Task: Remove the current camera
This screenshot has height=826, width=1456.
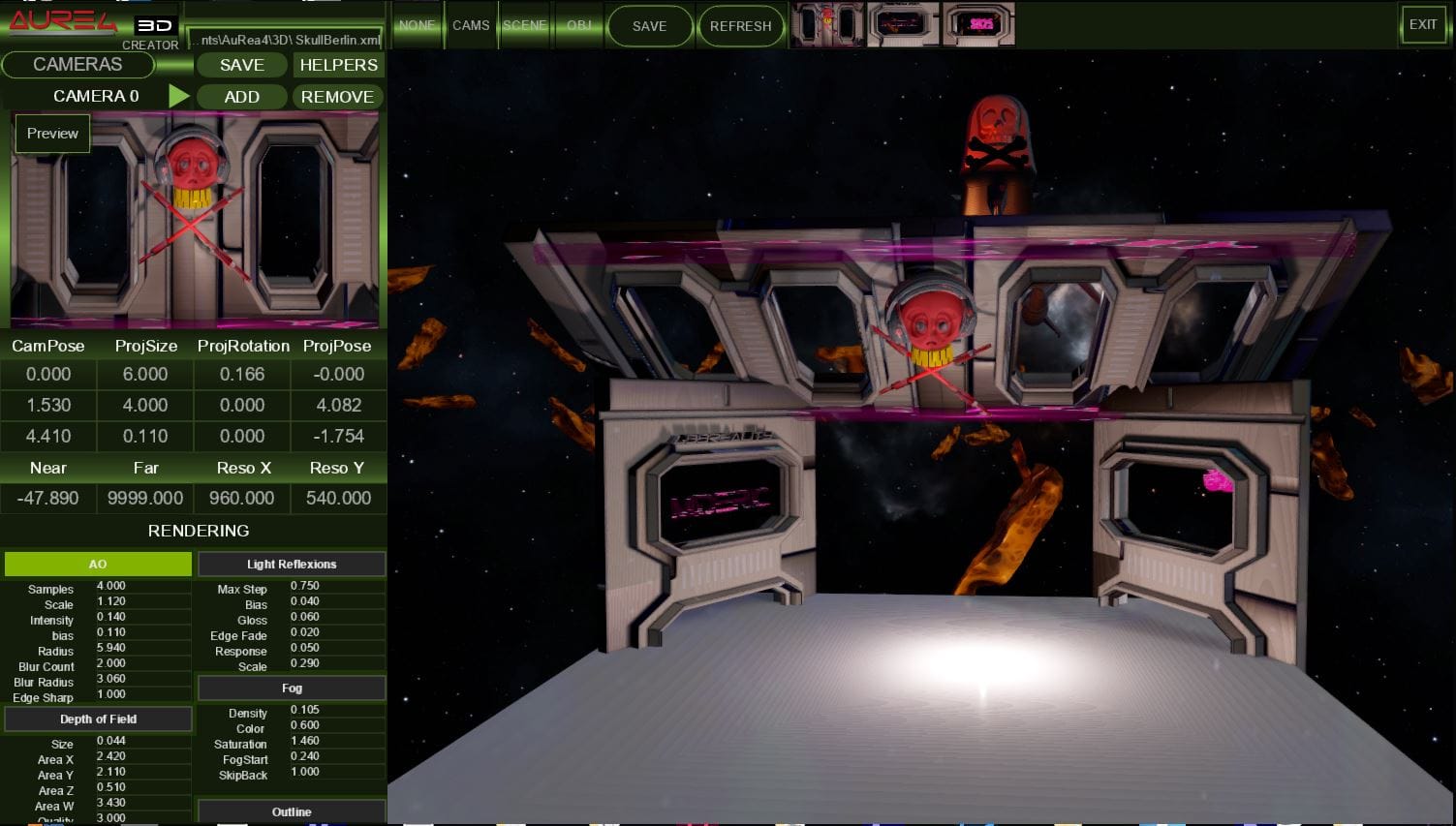Action: pos(337,97)
